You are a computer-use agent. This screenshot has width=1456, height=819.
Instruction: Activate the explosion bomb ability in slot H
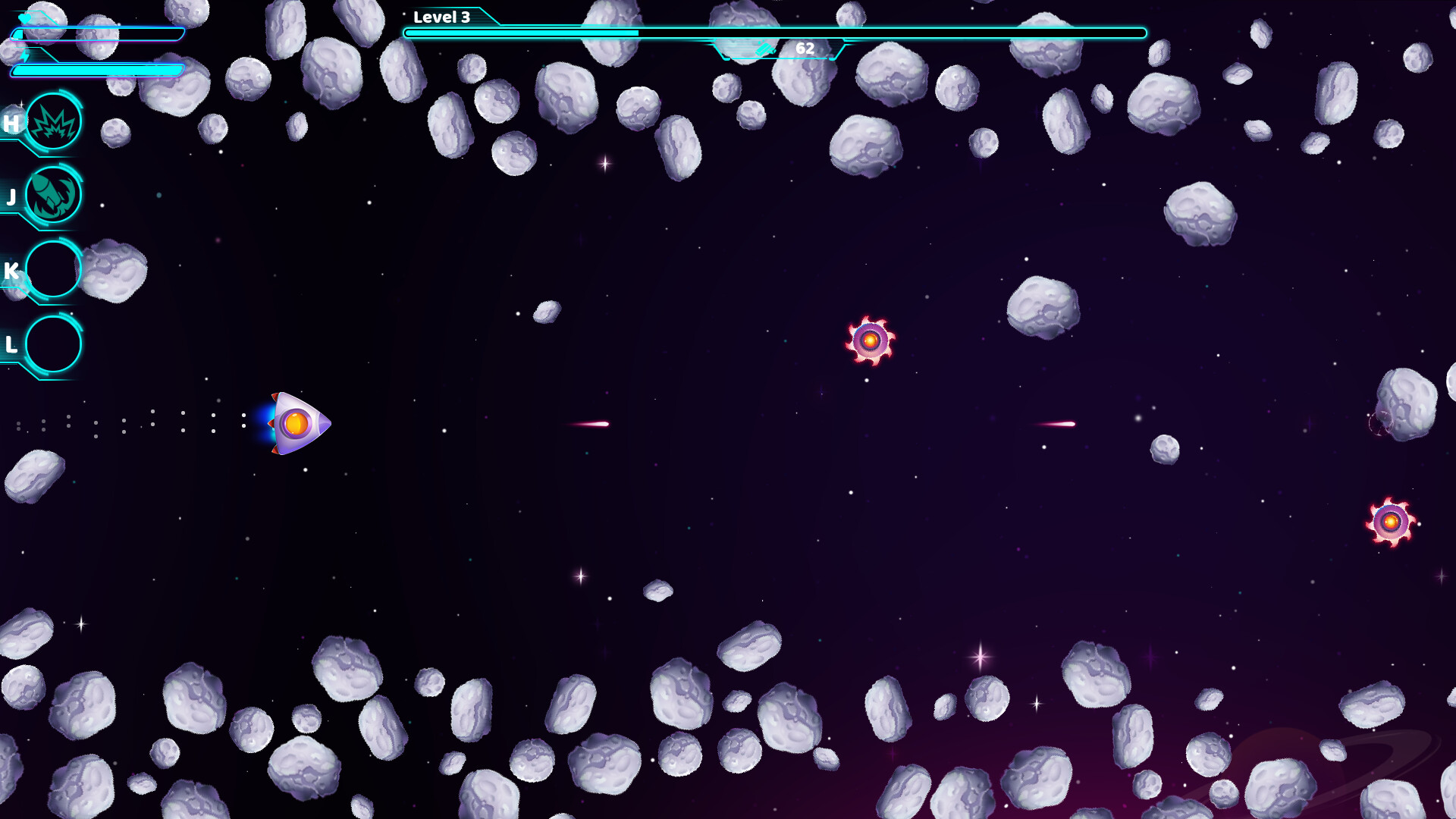coord(53,122)
